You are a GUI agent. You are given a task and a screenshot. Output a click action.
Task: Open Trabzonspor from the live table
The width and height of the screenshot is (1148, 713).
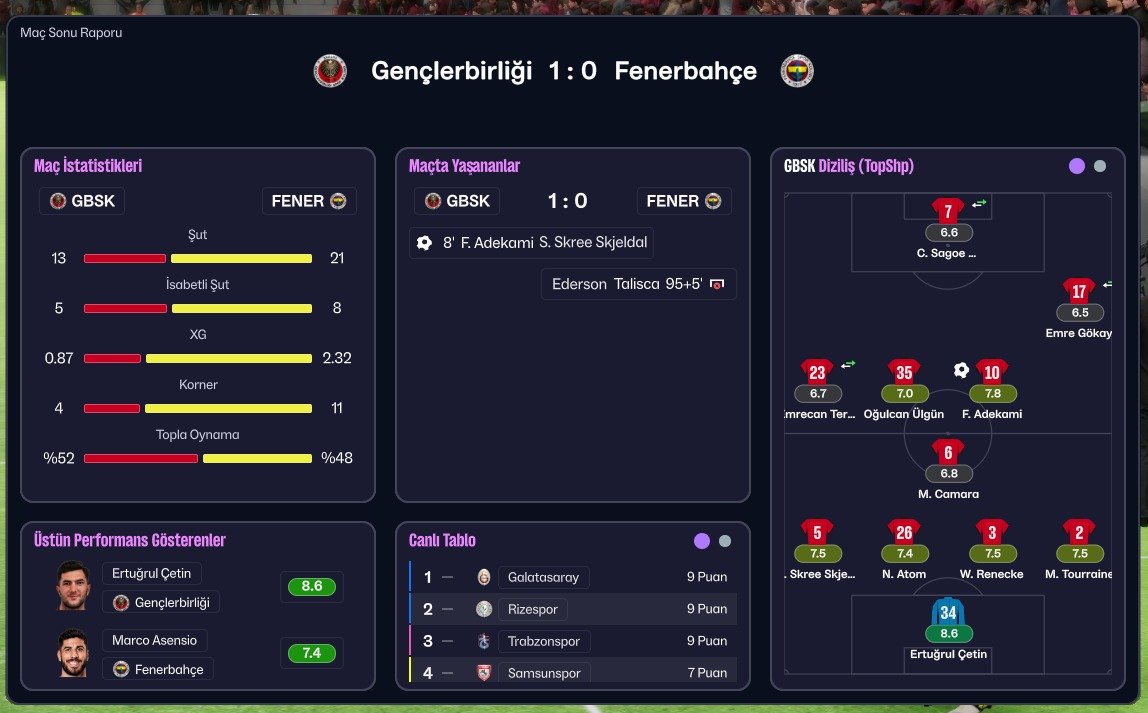(x=545, y=641)
